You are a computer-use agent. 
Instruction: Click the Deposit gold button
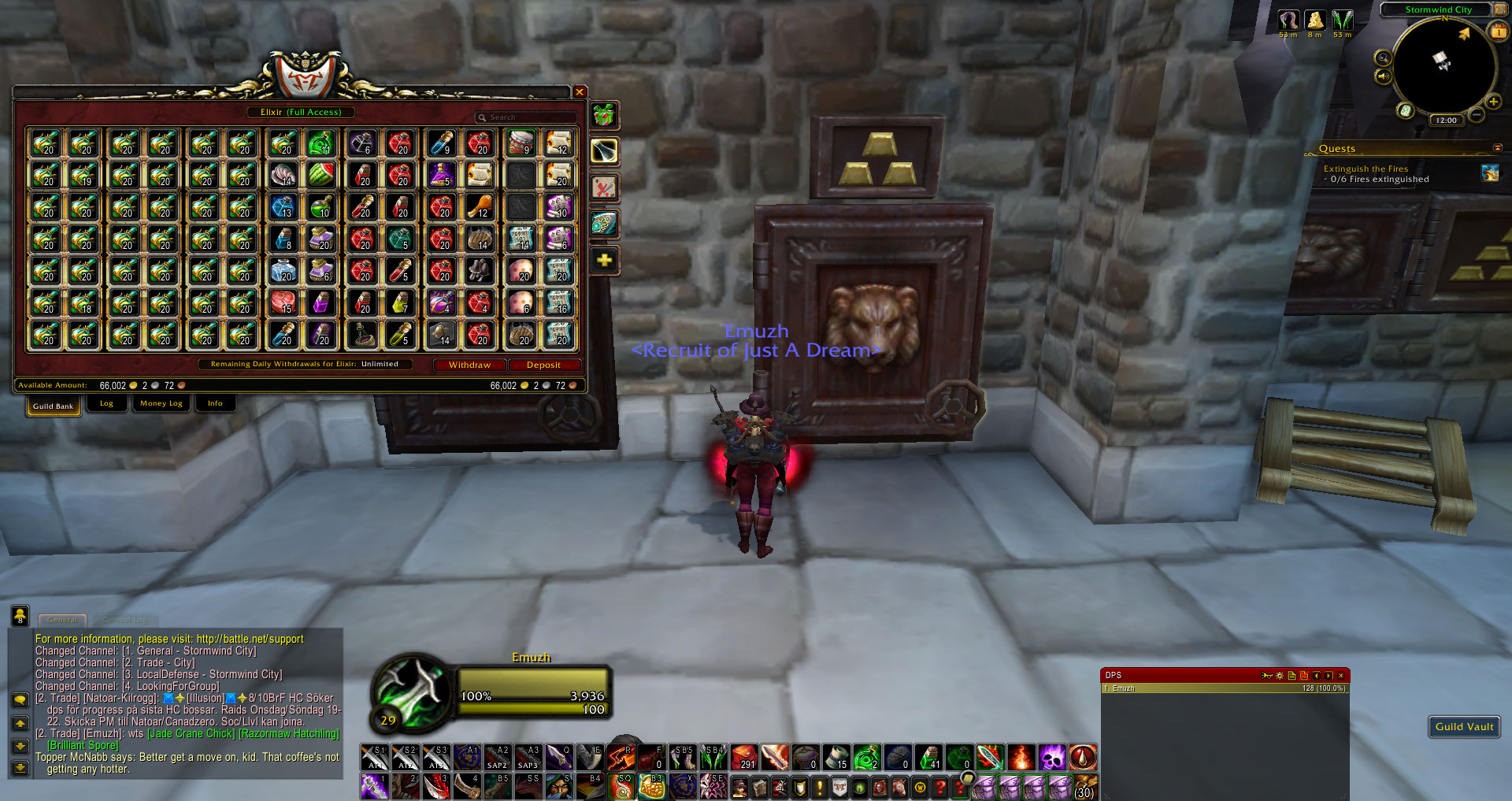point(543,365)
